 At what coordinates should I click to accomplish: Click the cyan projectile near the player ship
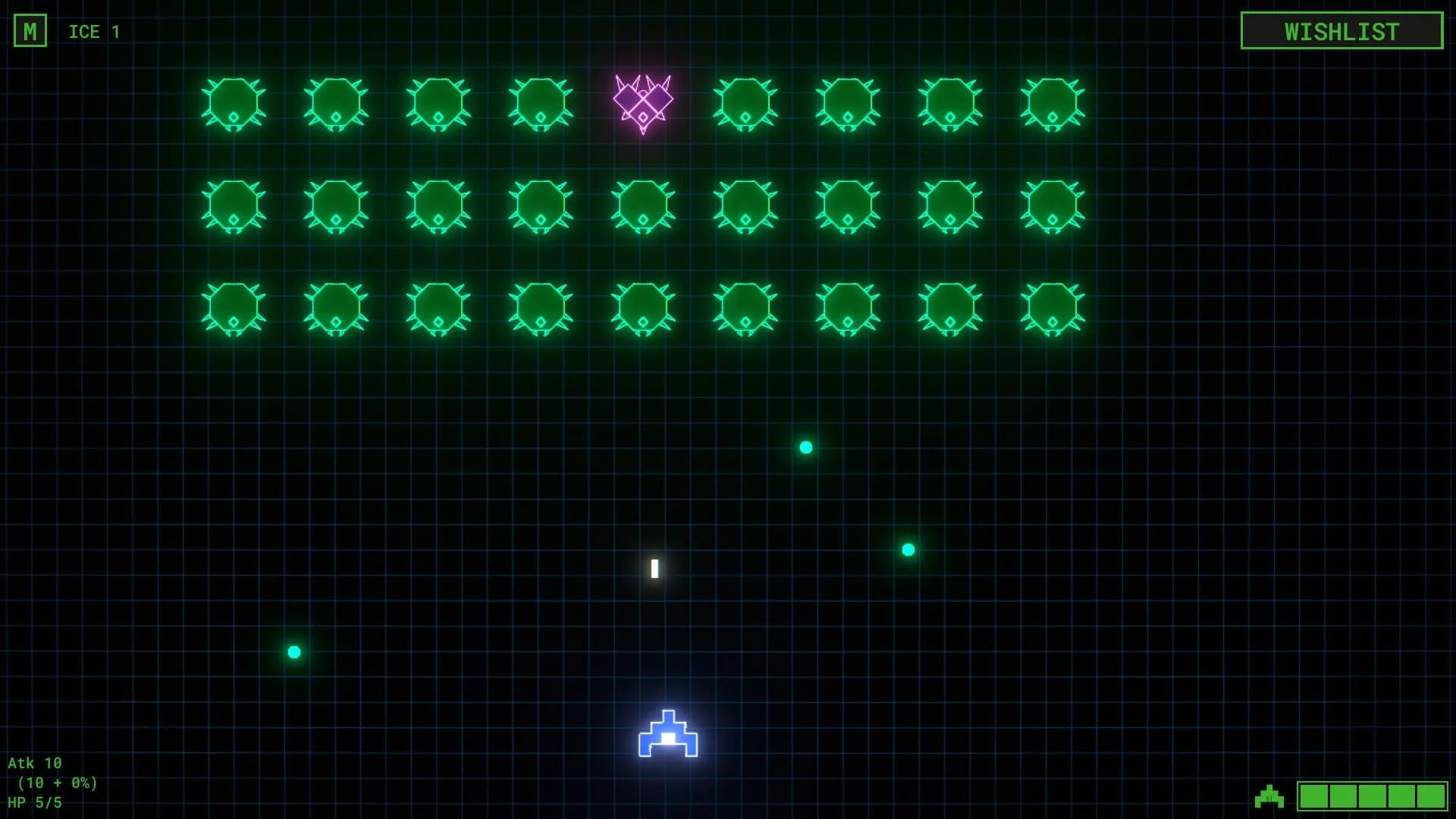click(907, 548)
